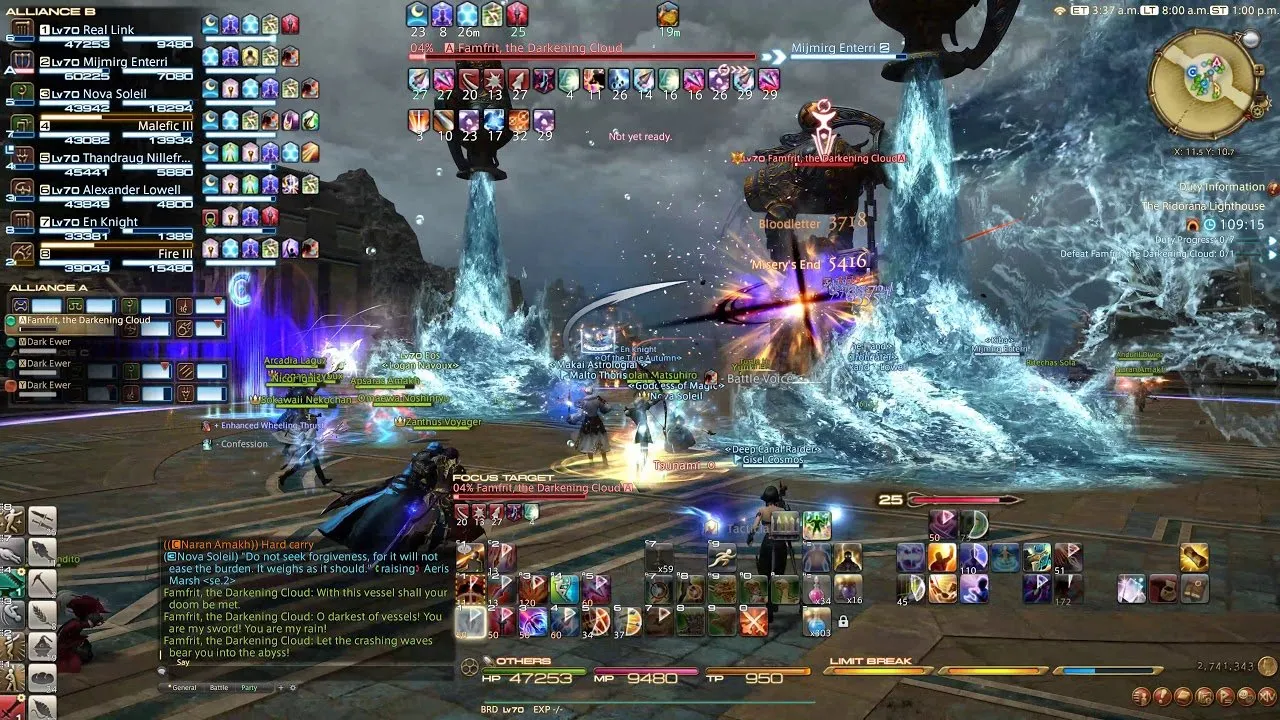Open the Party chat tab
The image size is (1280, 720).
(x=249, y=688)
